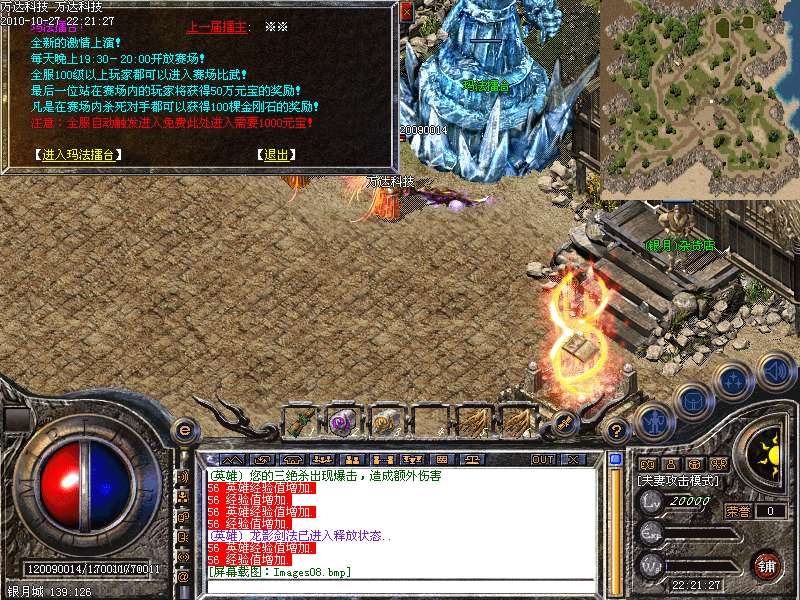Toggle the 夫妻攻击模式 attack mode label
This screenshot has width=800, height=600.
[x=679, y=481]
